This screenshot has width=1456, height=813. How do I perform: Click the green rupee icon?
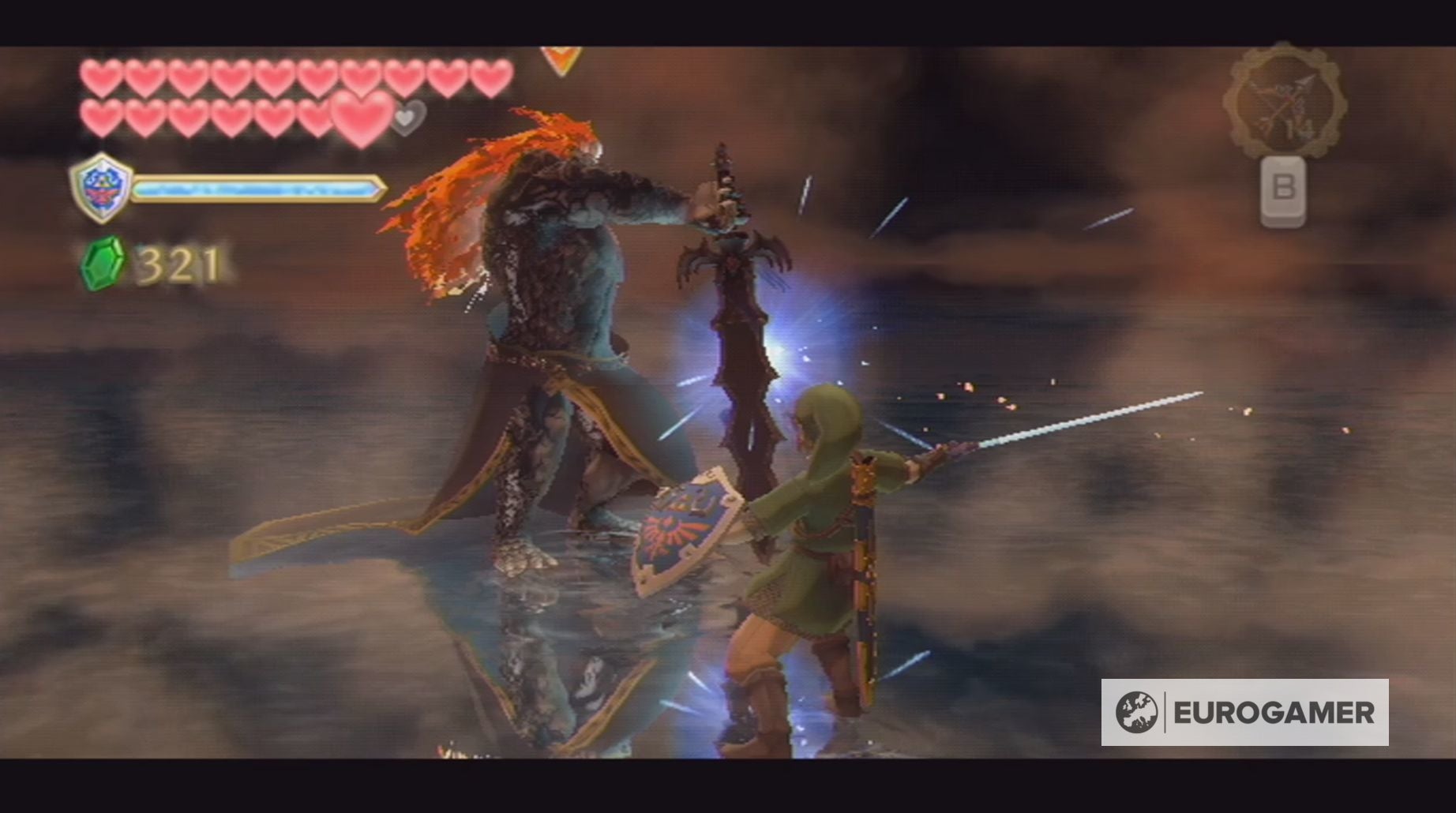103,260
